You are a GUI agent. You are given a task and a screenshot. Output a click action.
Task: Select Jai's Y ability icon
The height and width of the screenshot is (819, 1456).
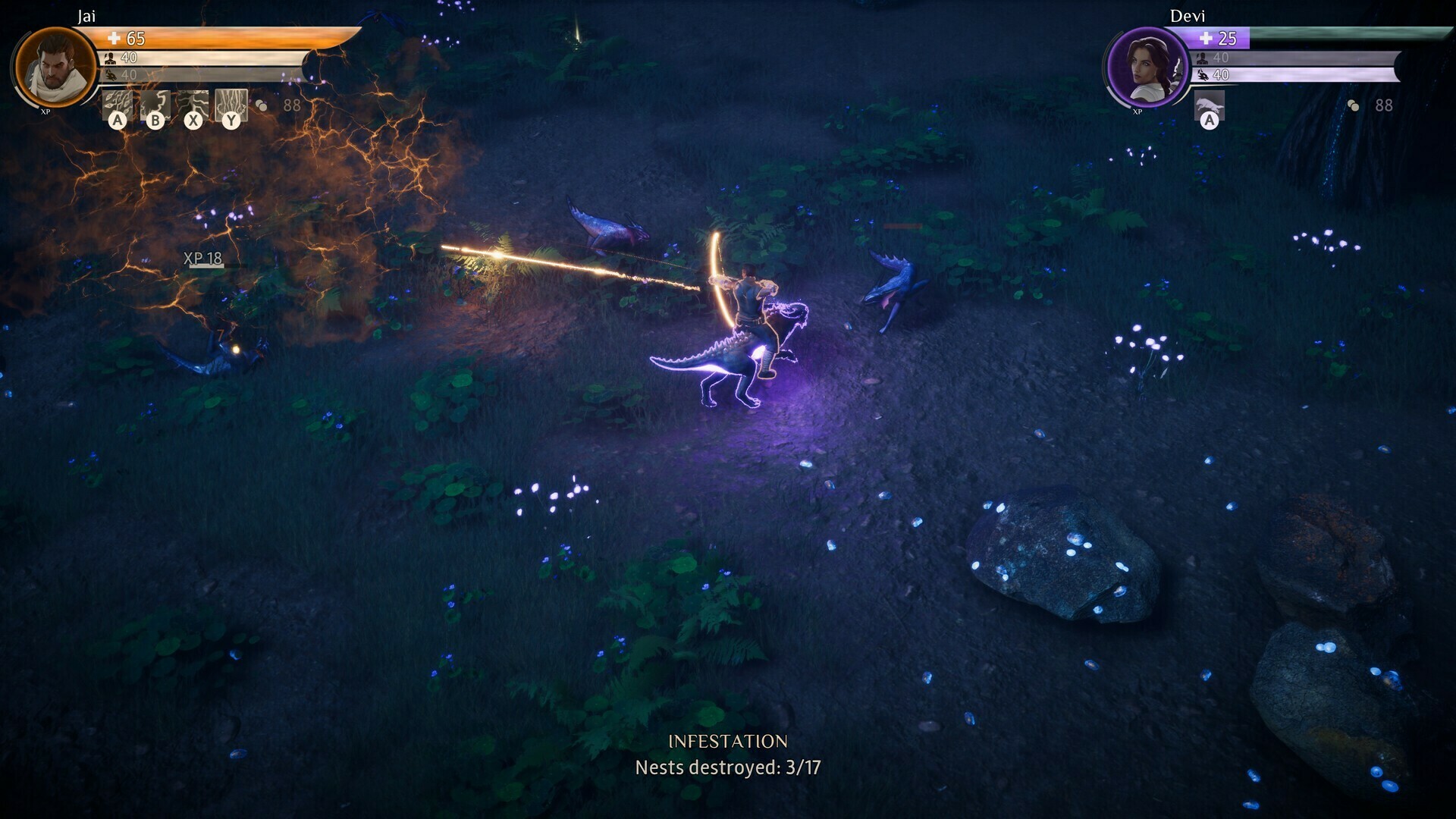[x=231, y=105]
